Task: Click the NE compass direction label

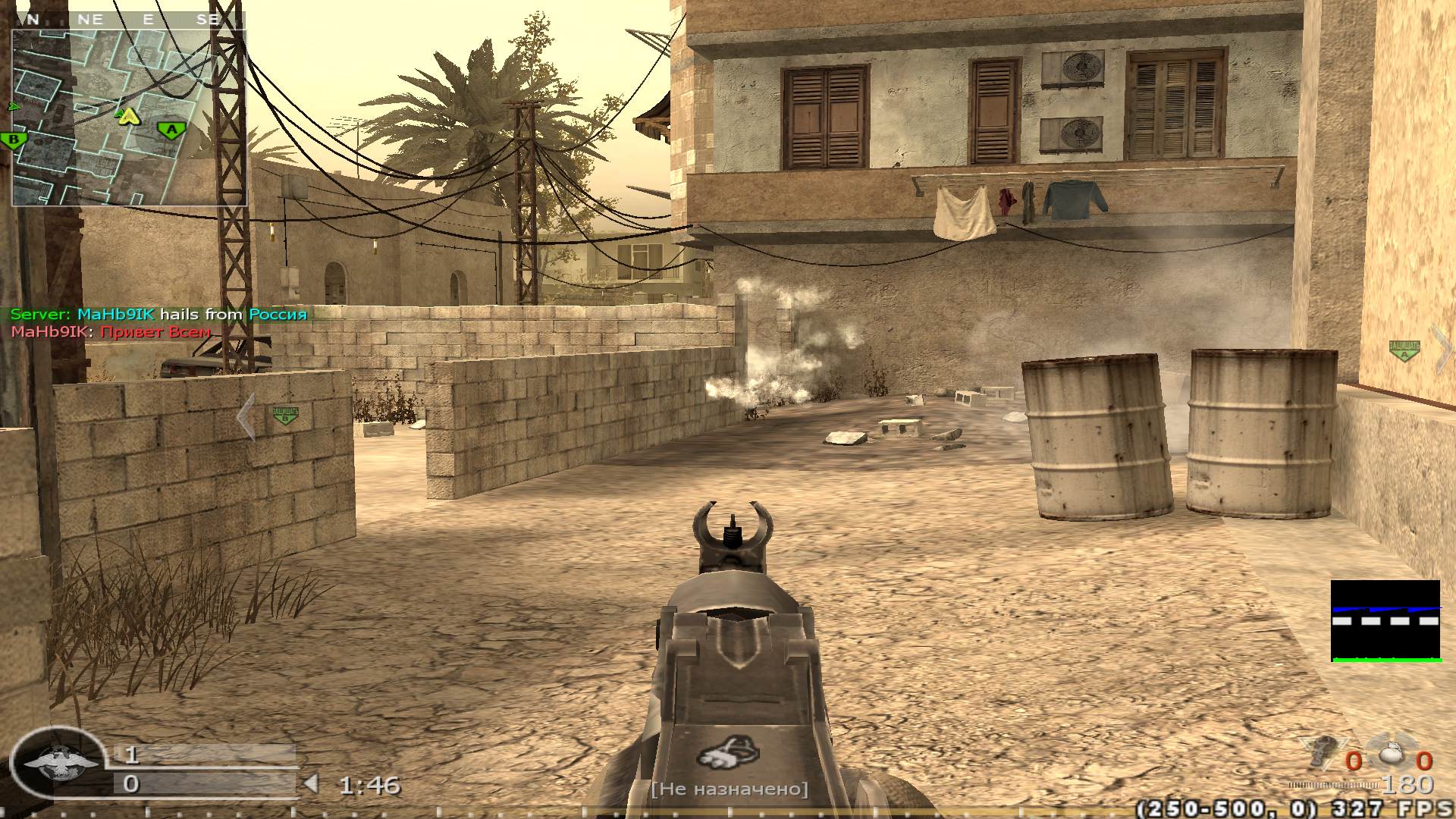Action: [90, 20]
